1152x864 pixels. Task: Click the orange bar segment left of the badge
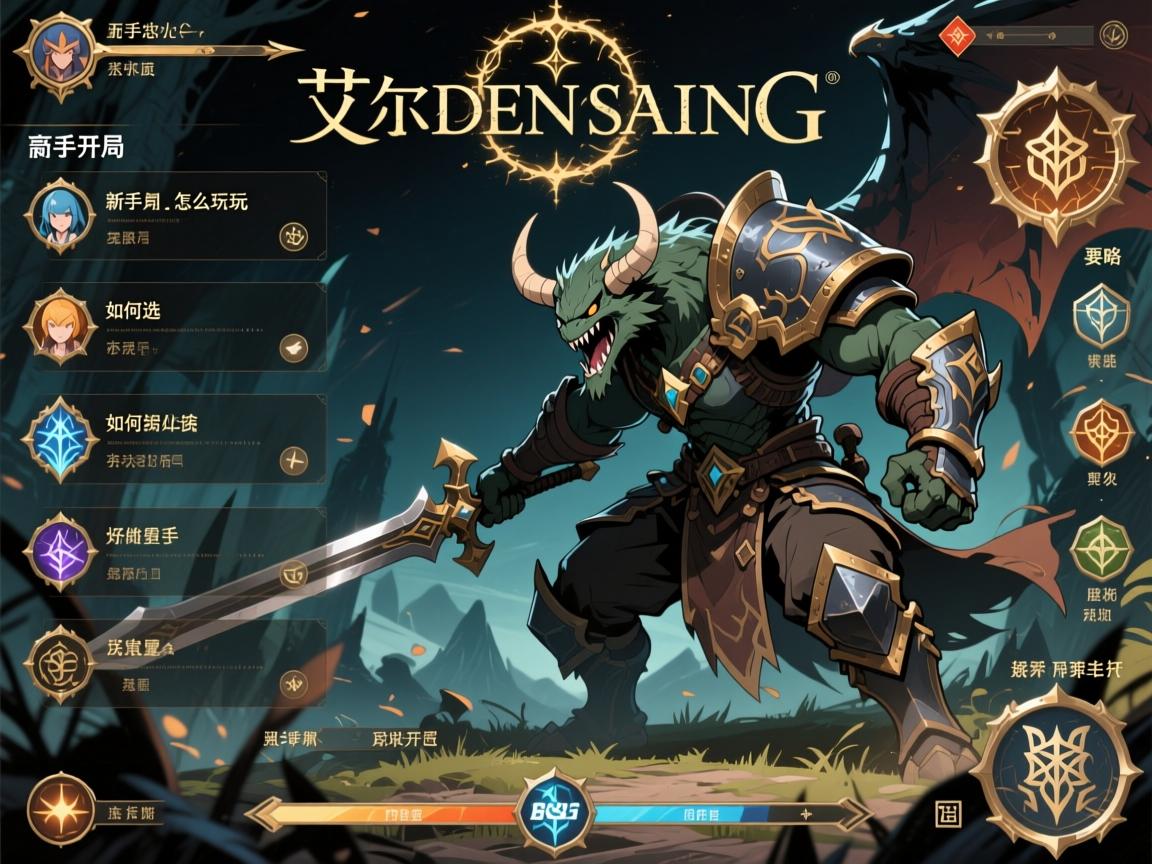coord(400,813)
